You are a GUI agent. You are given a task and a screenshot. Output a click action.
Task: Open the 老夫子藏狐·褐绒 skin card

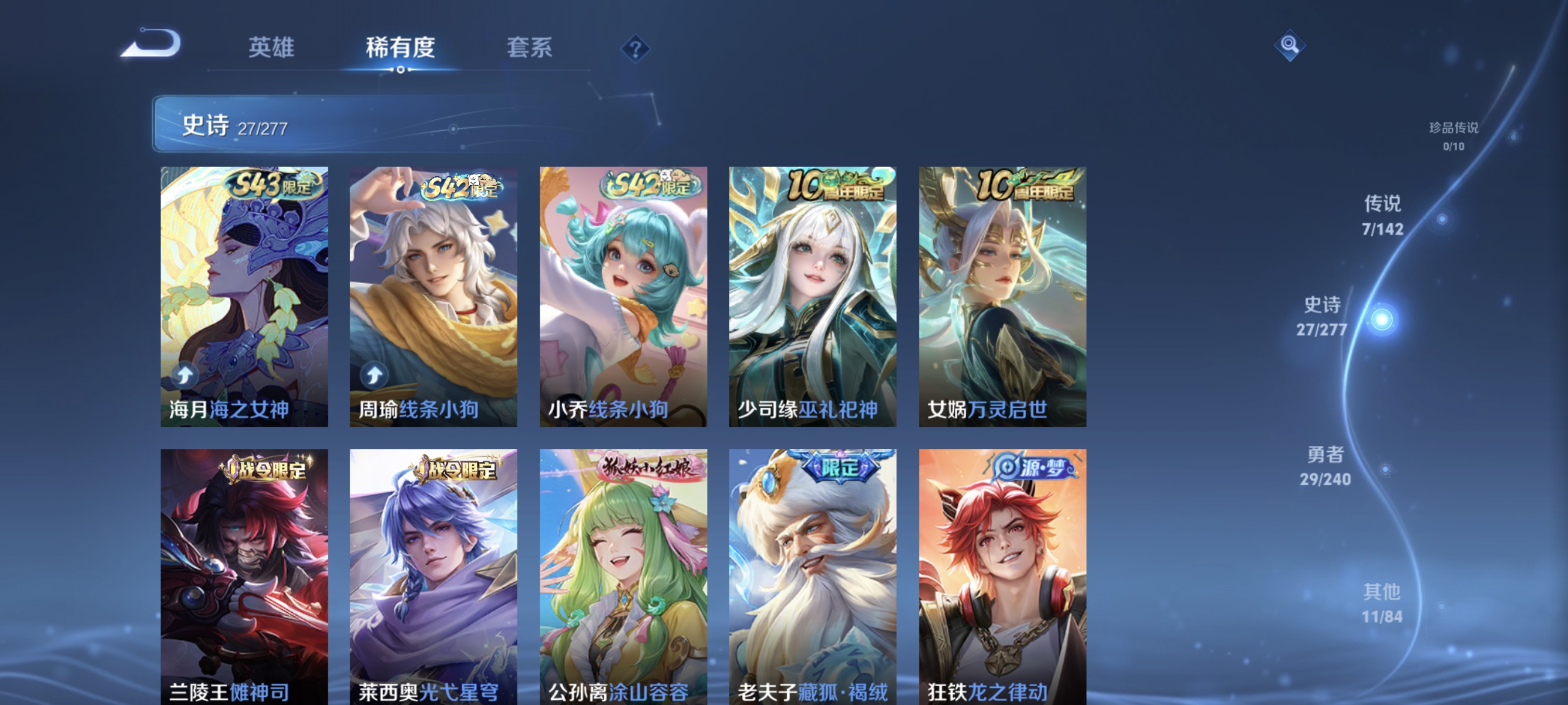click(x=813, y=572)
